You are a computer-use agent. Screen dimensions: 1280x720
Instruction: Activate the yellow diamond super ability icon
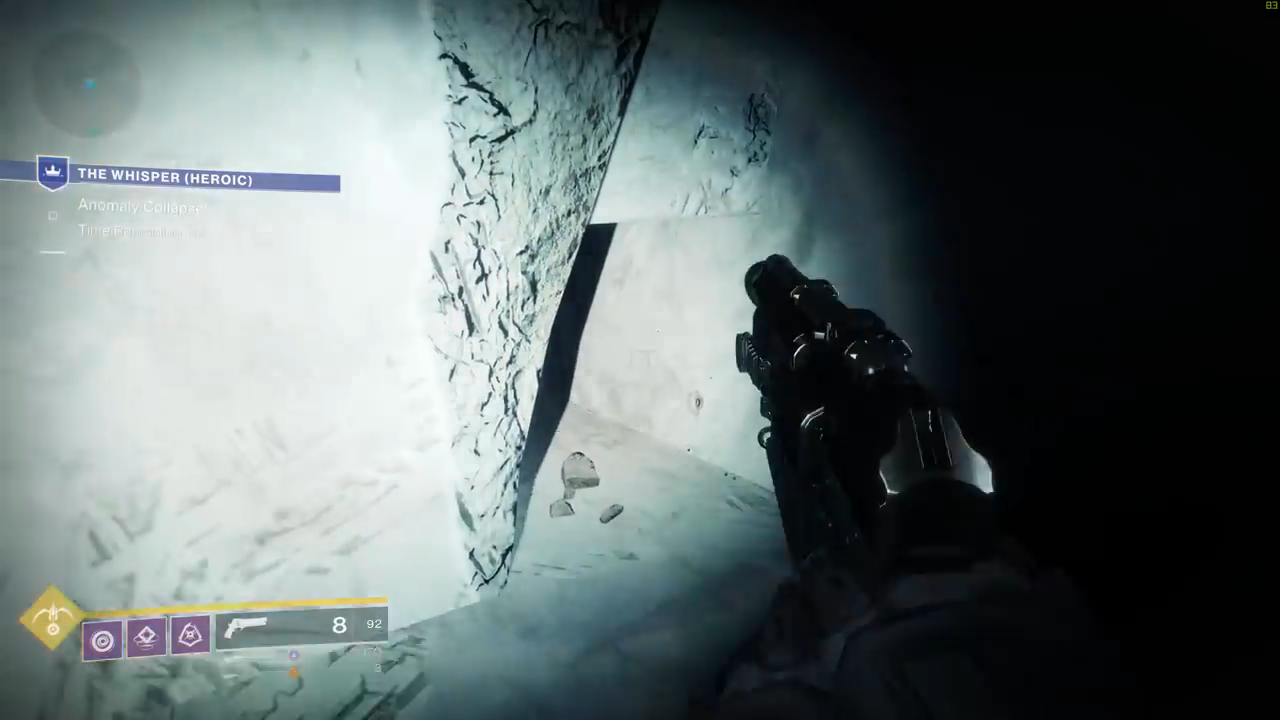pos(52,619)
